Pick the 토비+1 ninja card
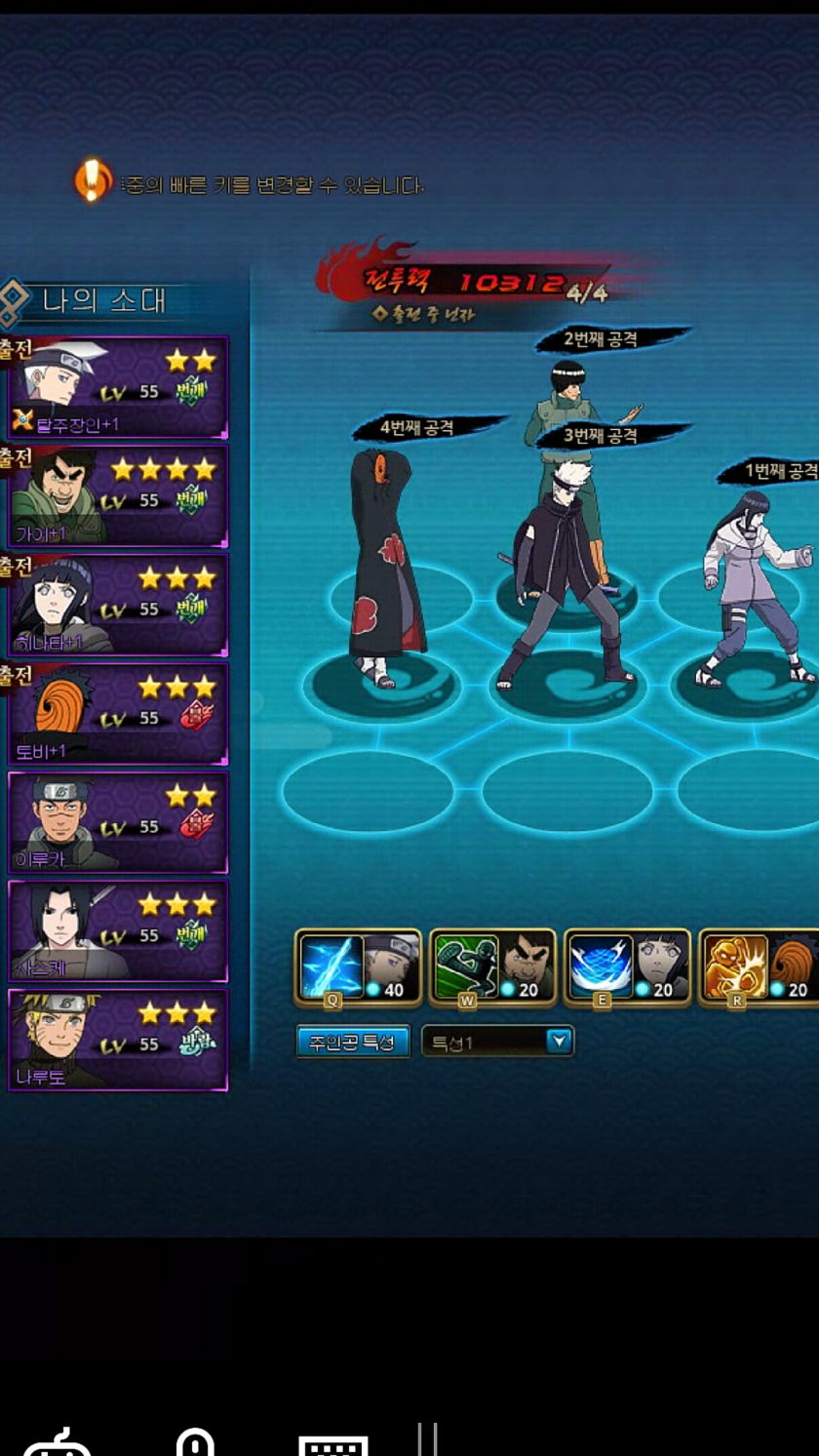Screen dimensions: 819x1456 [x=118, y=715]
